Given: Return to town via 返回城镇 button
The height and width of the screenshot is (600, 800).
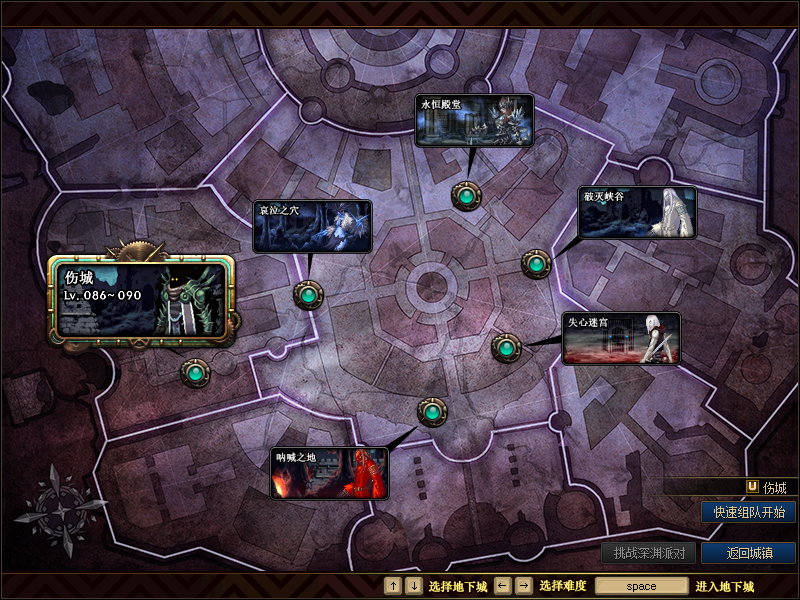Looking at the screenshot, I should point(748,553).
